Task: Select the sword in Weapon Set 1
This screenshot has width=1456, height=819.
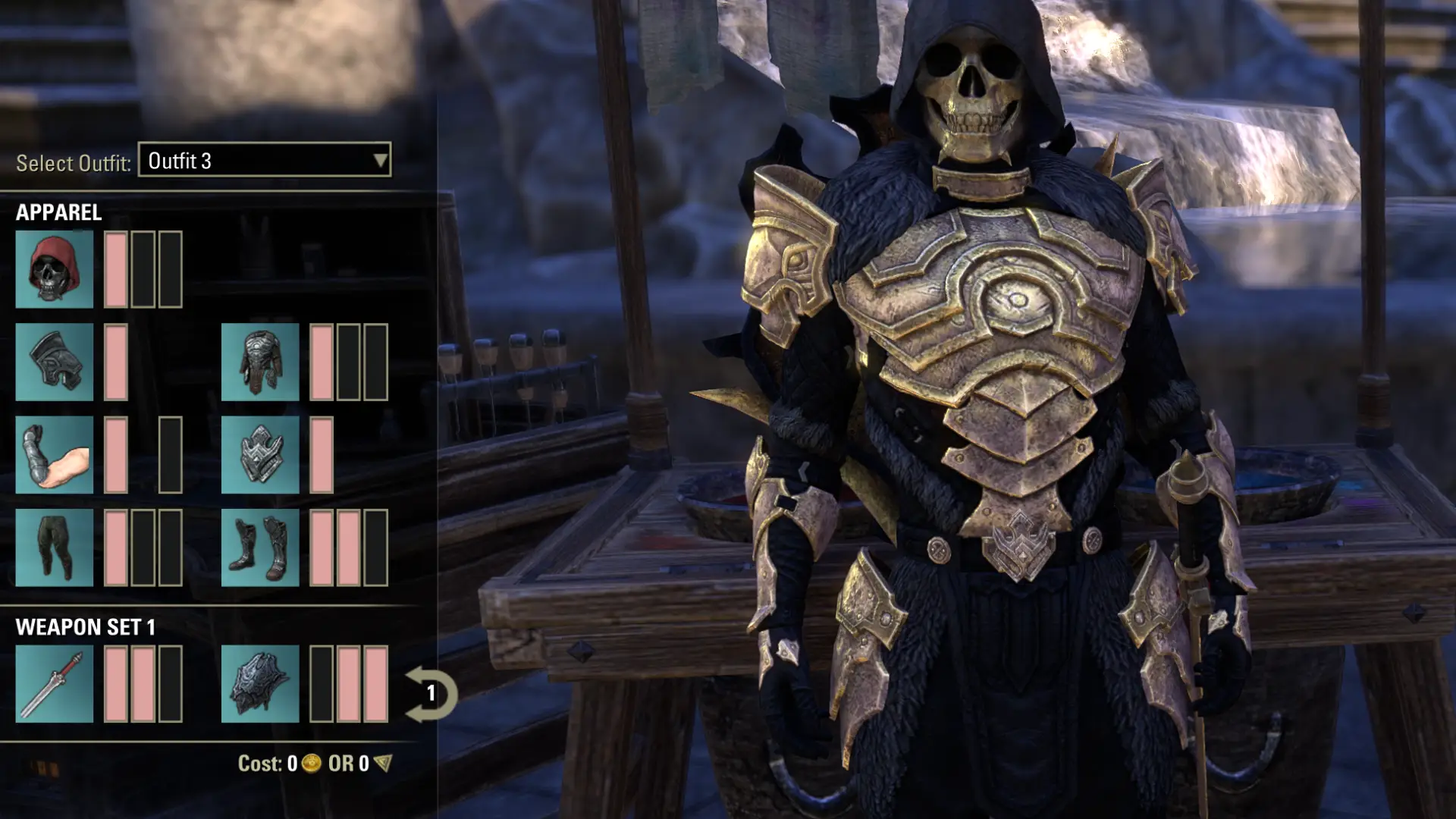Action: [54, 685]
